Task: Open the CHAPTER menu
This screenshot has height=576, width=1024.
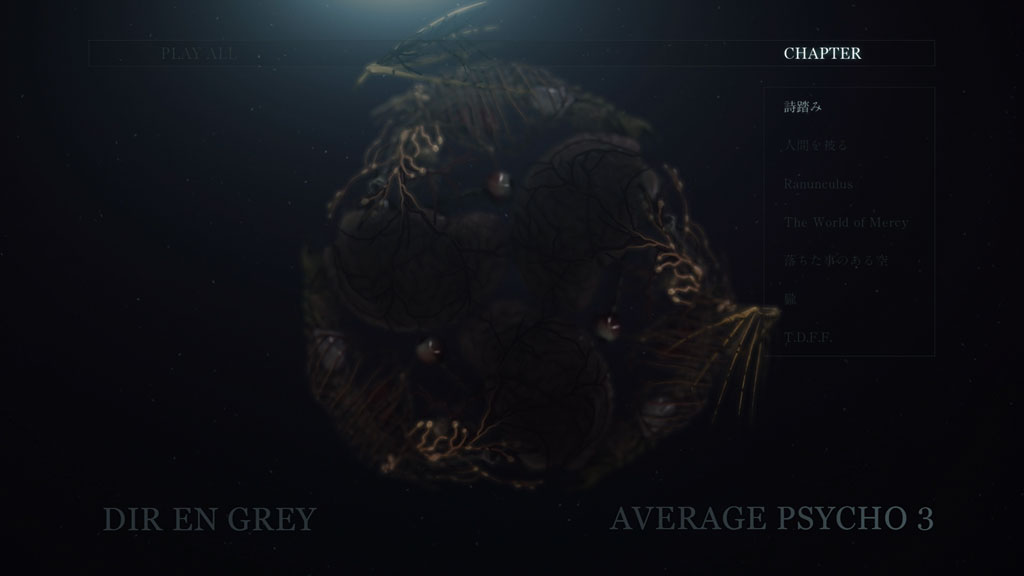Action: pyautogui.click(x=822, y=54)
